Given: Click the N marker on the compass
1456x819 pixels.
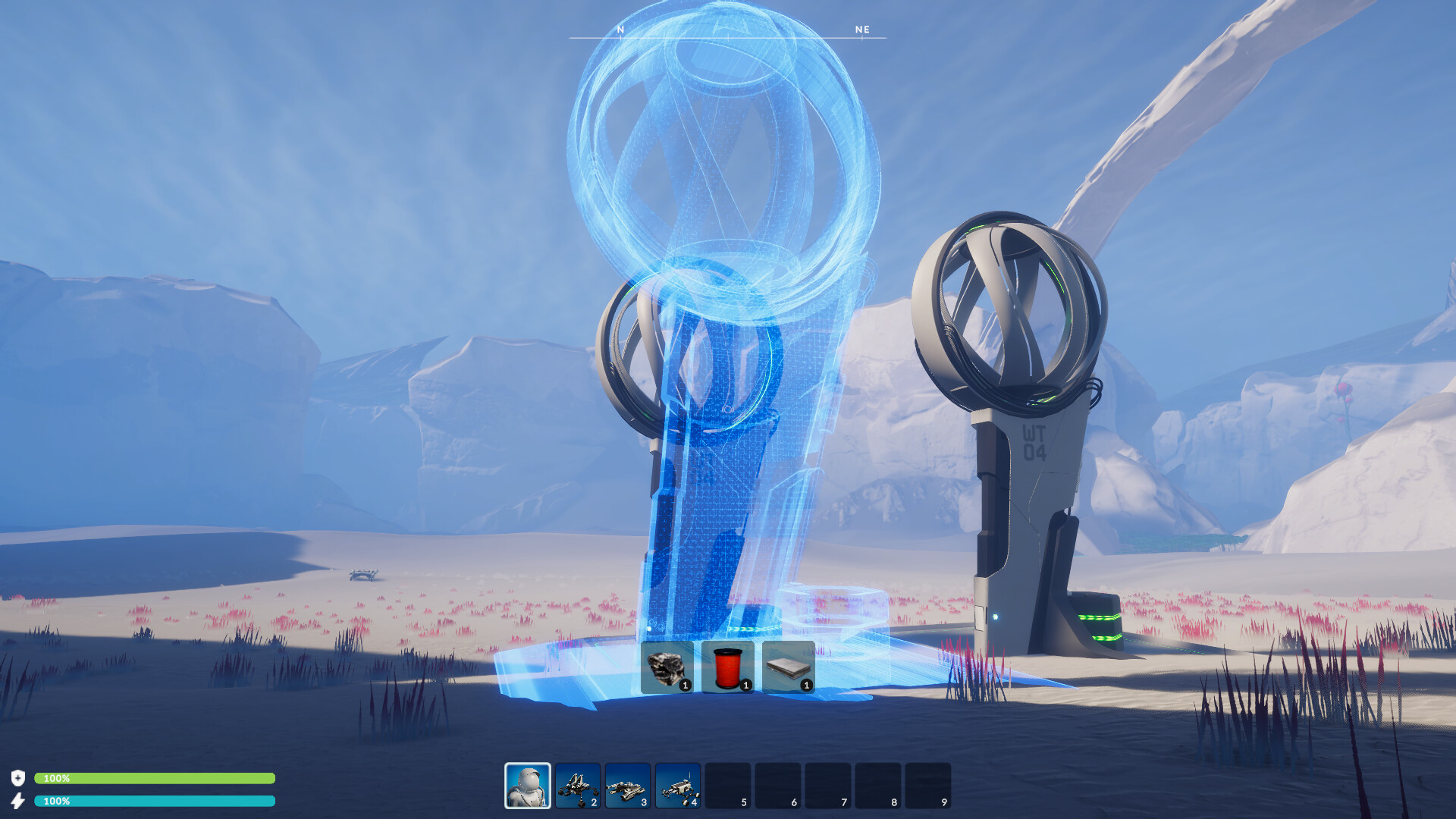Looking at the screenshot, I should click(x=620, y=30).
